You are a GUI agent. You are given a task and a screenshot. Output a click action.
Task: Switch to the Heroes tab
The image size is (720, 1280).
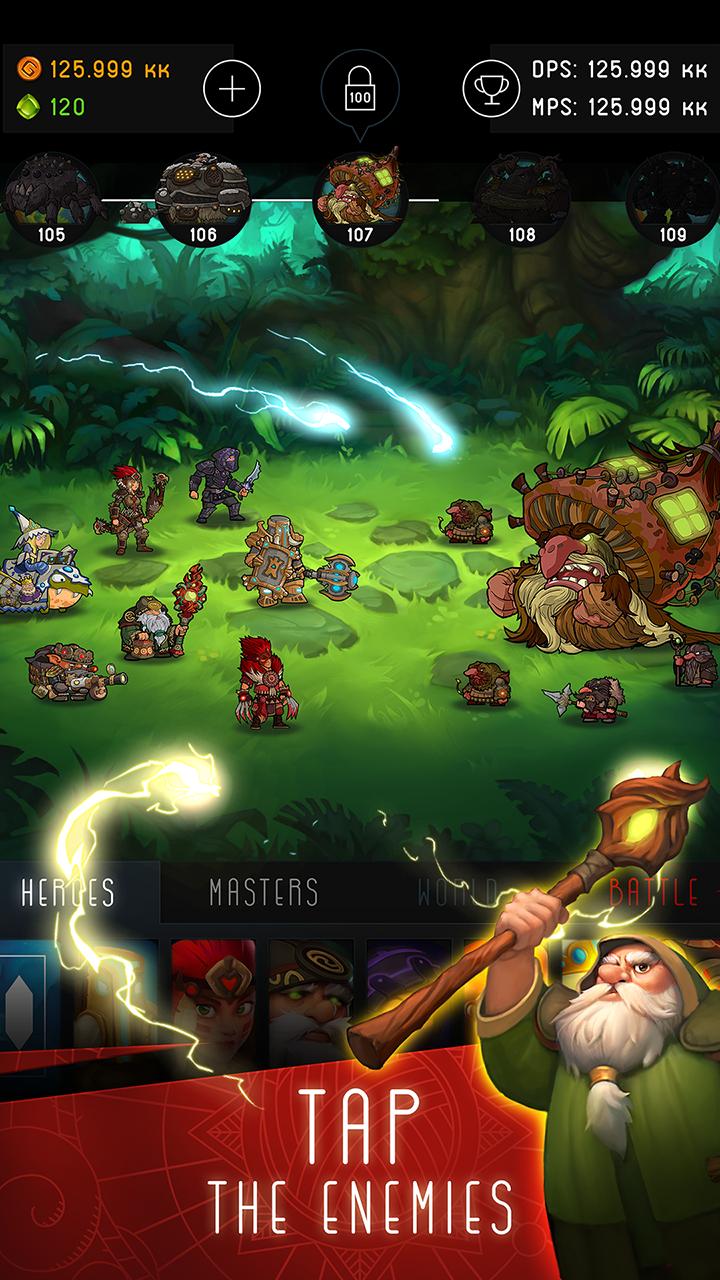pos(68,892)
